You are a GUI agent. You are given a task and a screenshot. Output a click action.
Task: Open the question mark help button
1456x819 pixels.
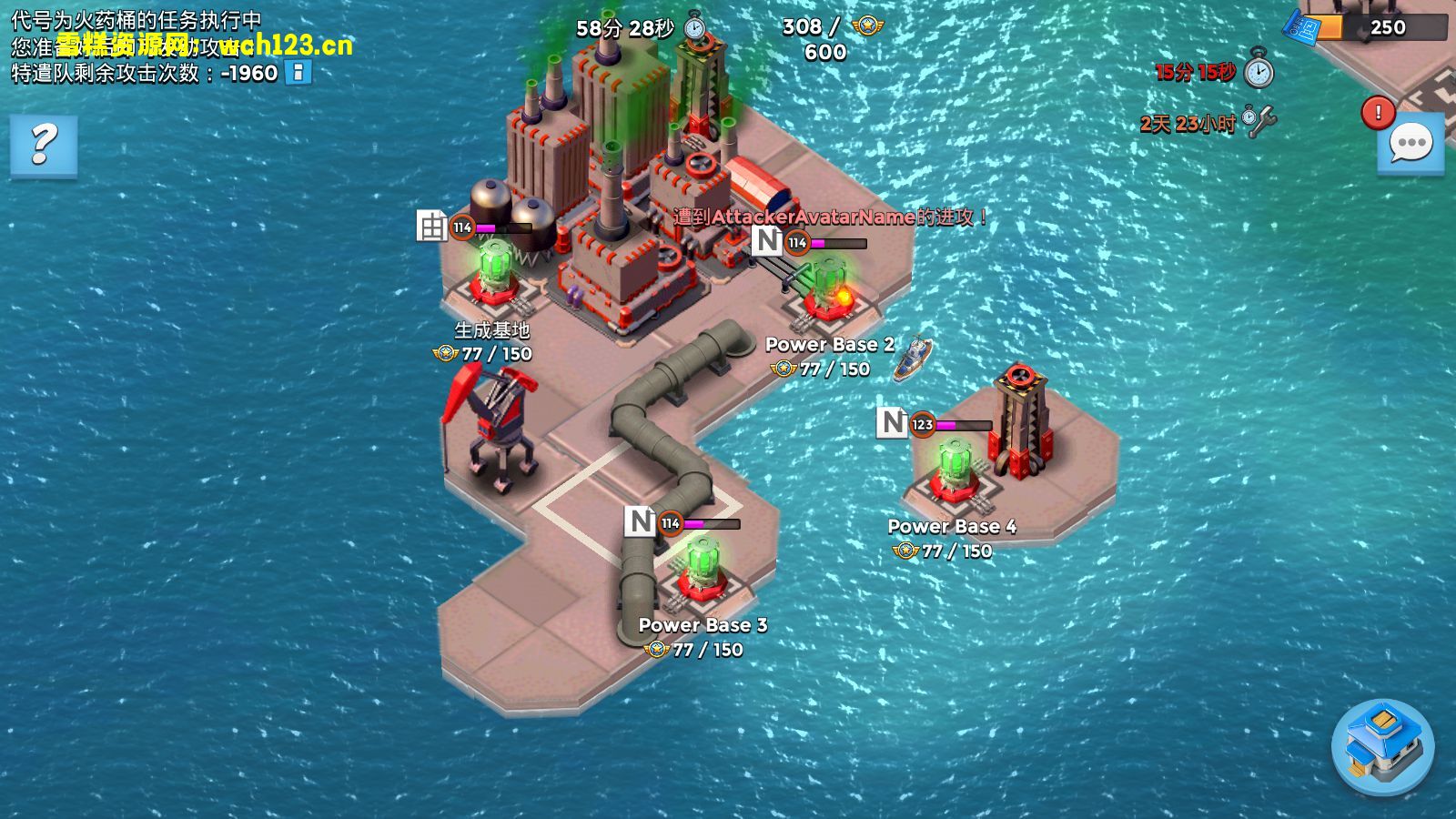pyautogui.click(x=44, y=144)
